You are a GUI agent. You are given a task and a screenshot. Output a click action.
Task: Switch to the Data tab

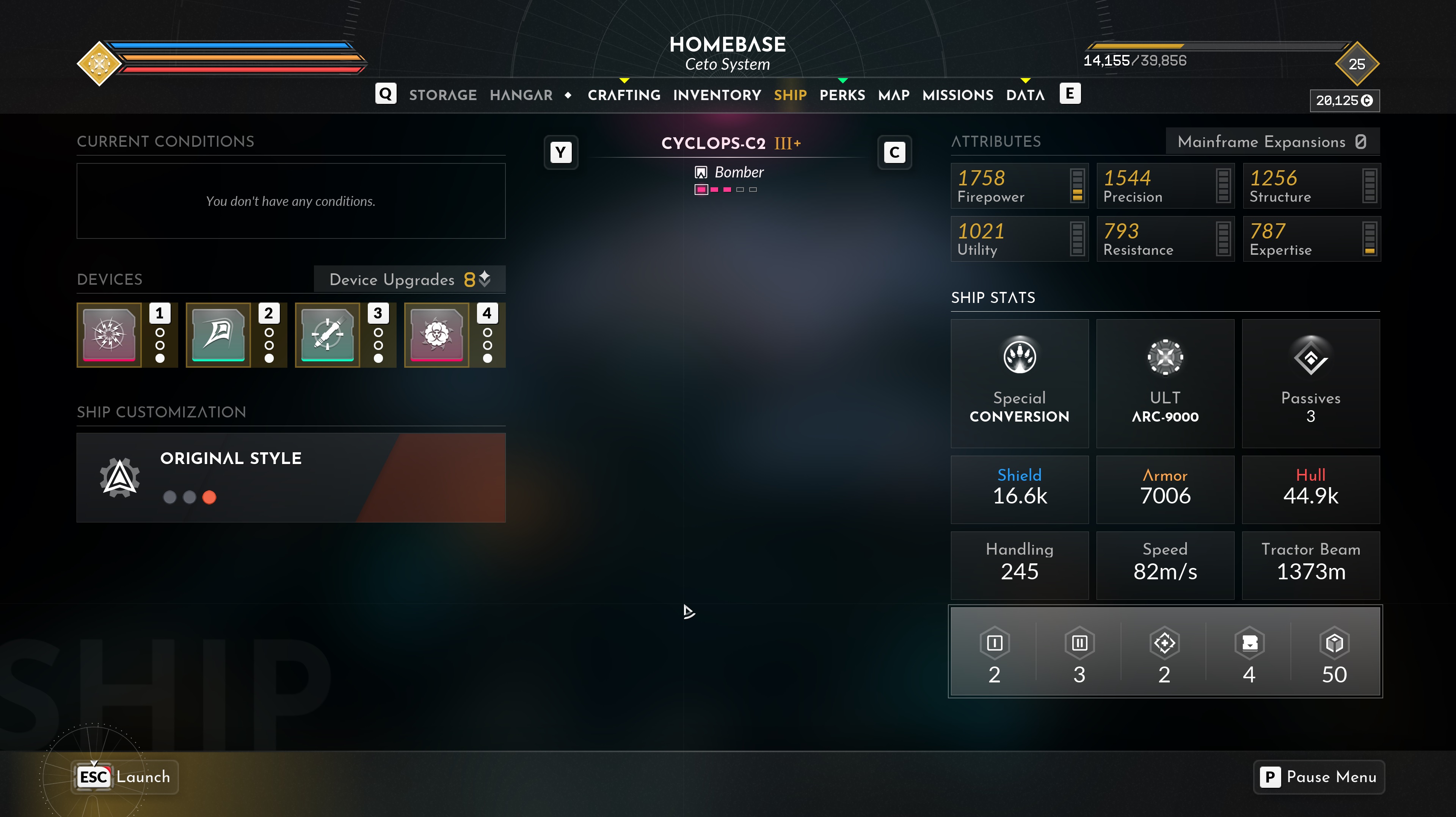pyautogui.click(x=1025, y=95)
